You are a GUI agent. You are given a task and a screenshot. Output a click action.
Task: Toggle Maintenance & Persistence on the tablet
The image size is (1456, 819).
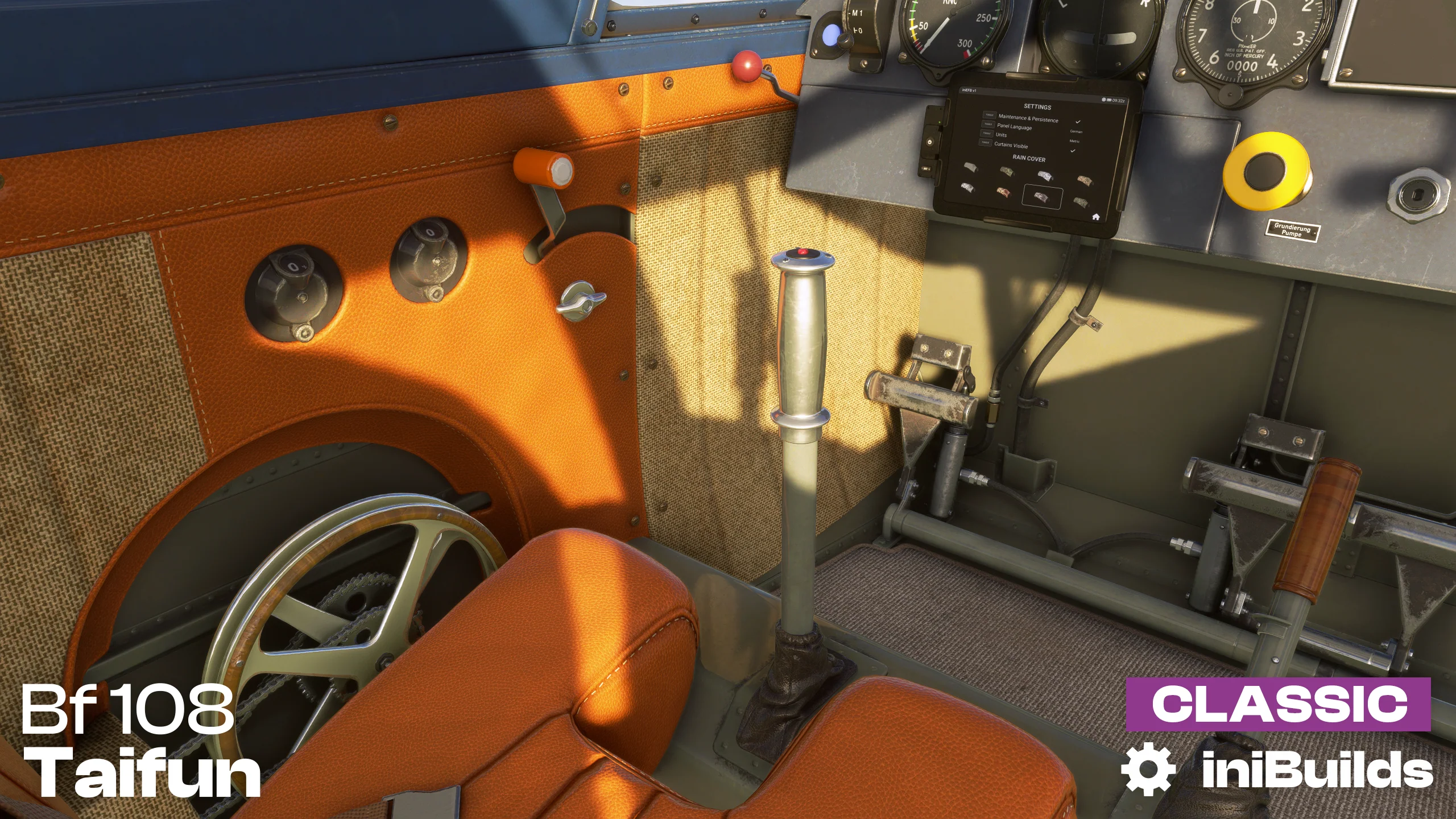pos(989,115)
